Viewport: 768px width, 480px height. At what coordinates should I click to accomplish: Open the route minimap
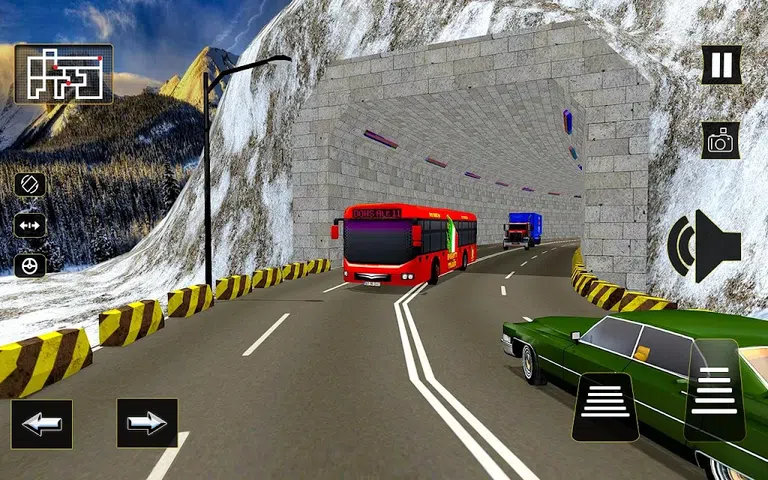[x=64, y=74]
